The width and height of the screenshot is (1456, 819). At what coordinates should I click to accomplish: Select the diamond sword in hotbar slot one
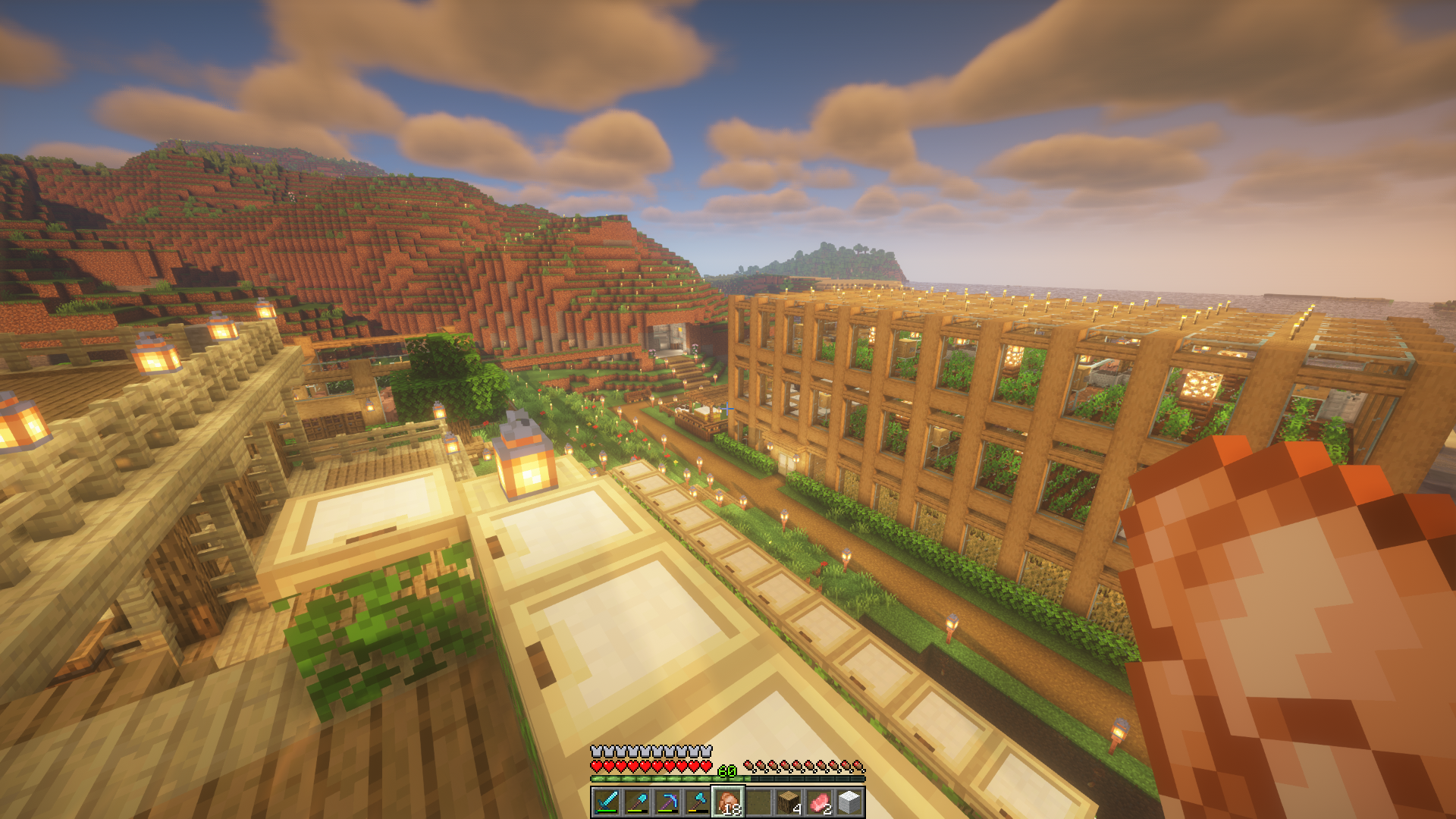607,802
